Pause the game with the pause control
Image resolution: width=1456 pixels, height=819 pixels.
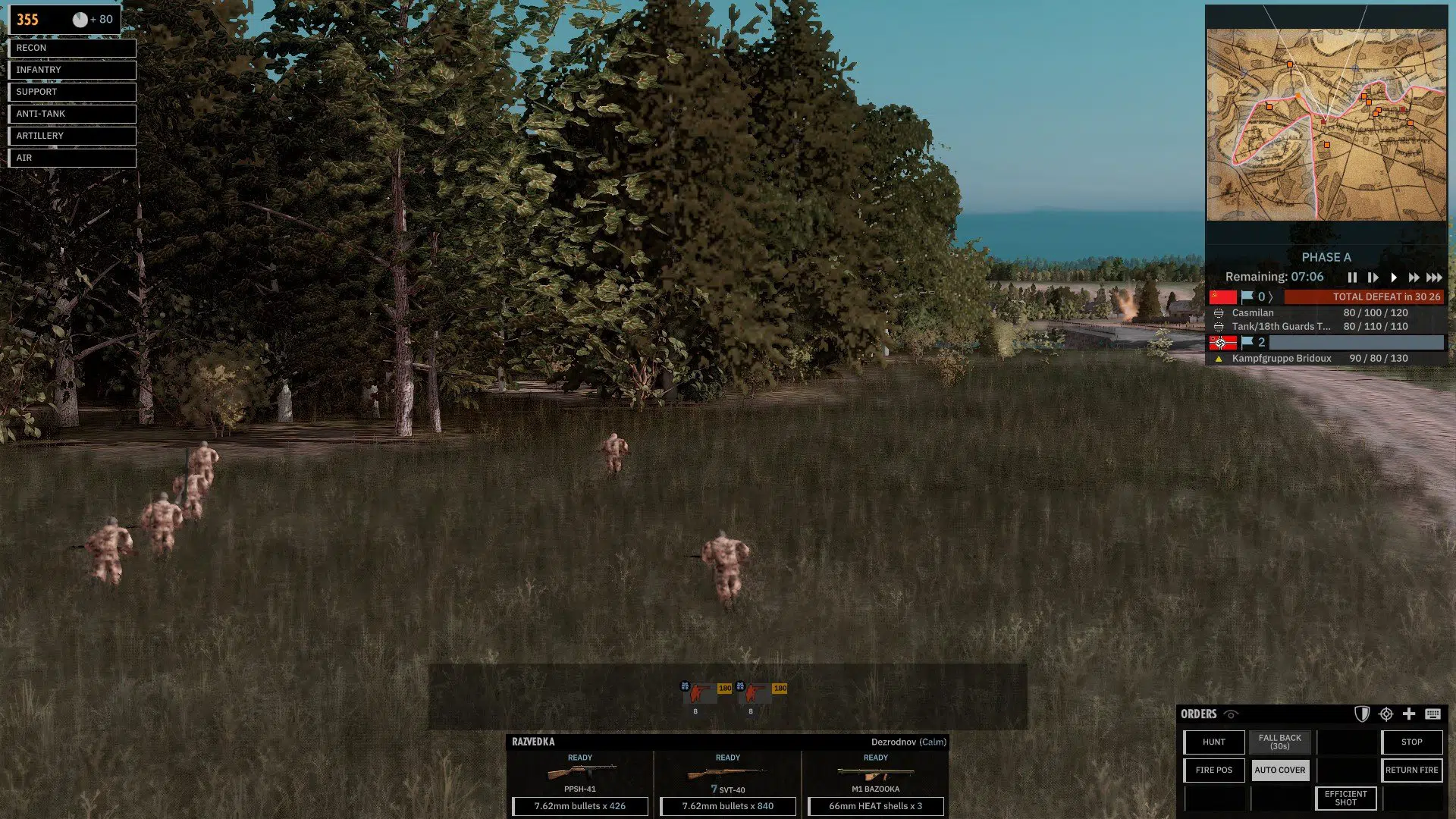pos(1352,278)
